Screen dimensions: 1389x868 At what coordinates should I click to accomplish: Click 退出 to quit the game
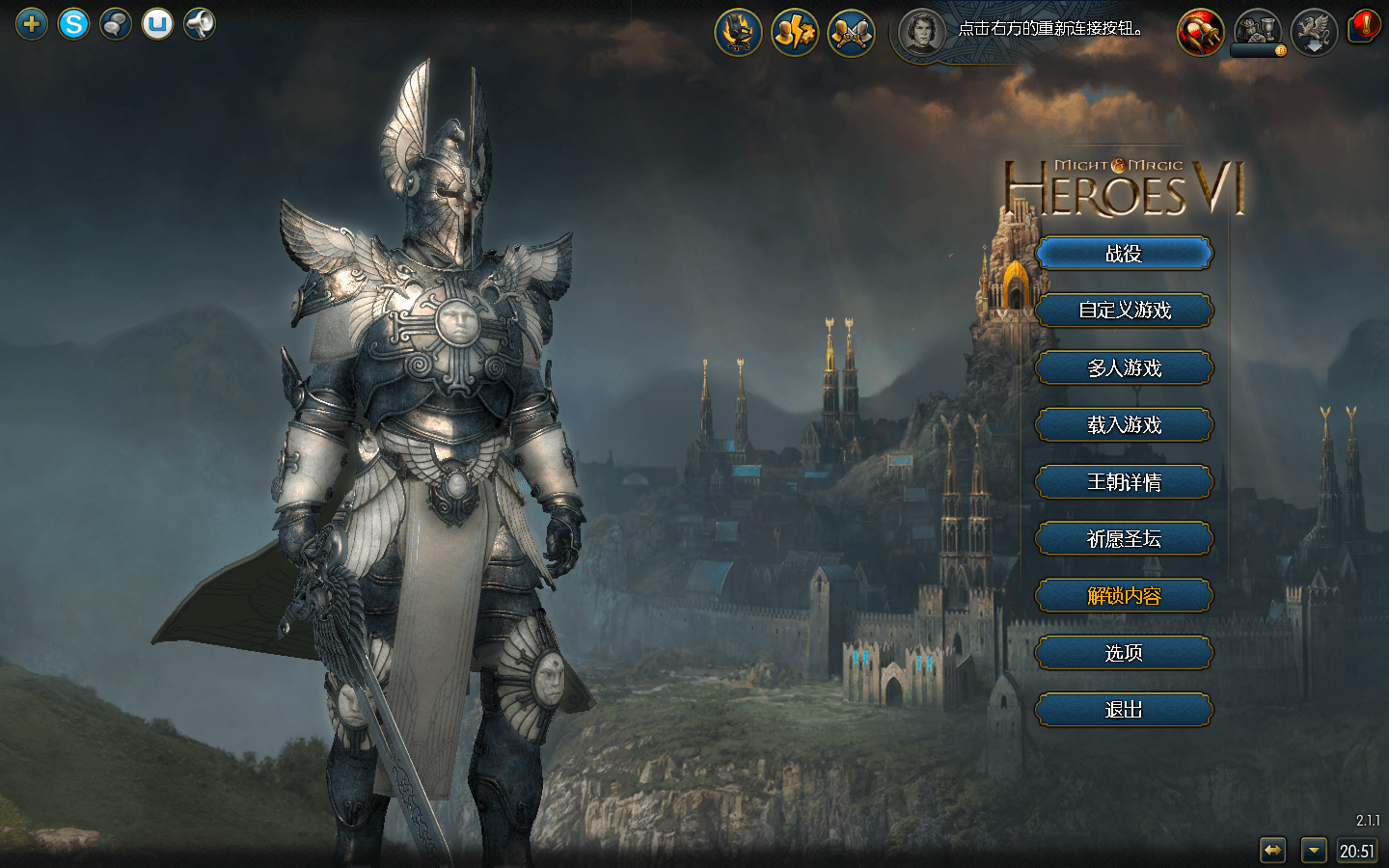(x=1124, y=710)
